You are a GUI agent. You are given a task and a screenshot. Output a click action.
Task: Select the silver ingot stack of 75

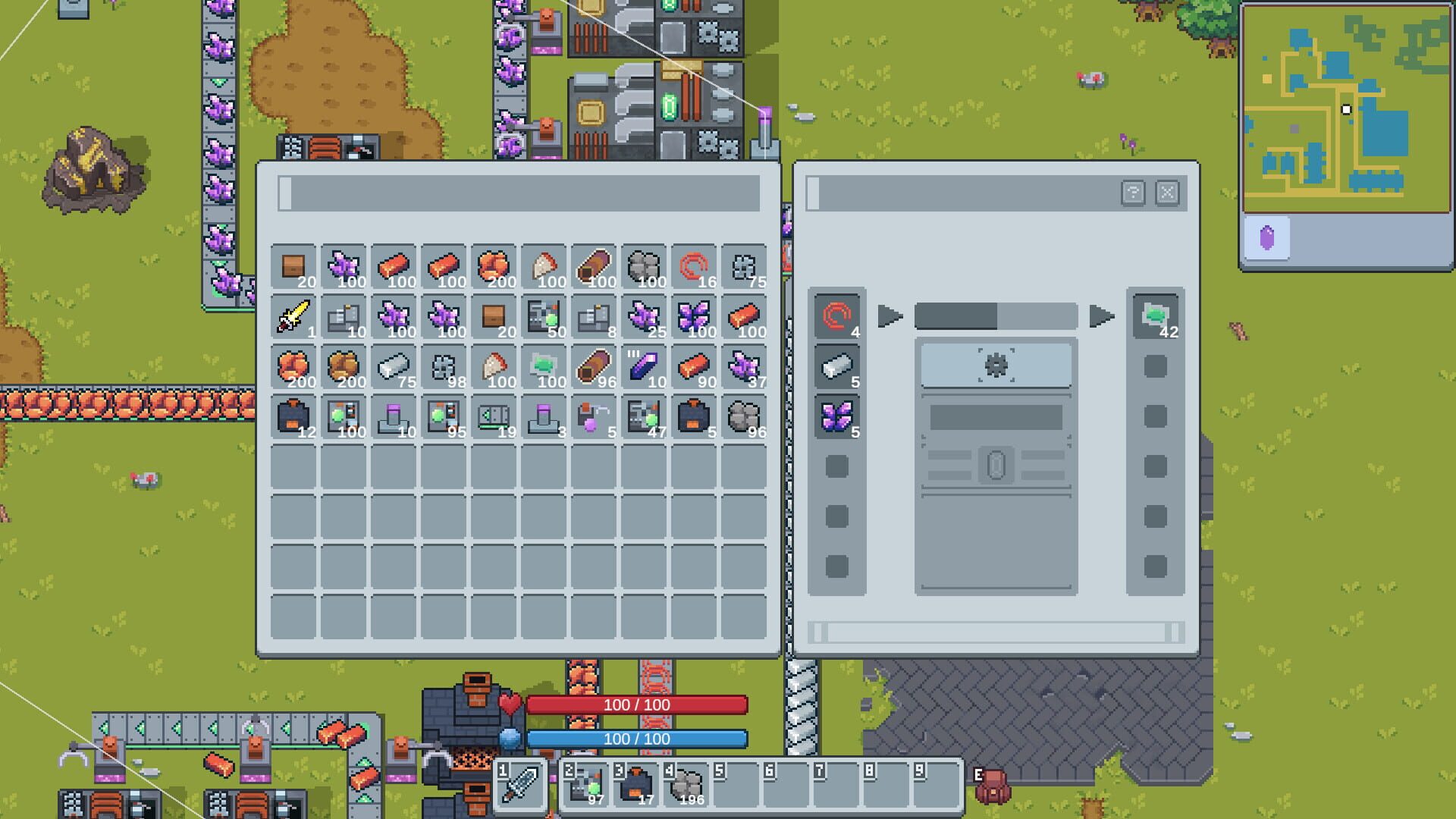point(393,367)
